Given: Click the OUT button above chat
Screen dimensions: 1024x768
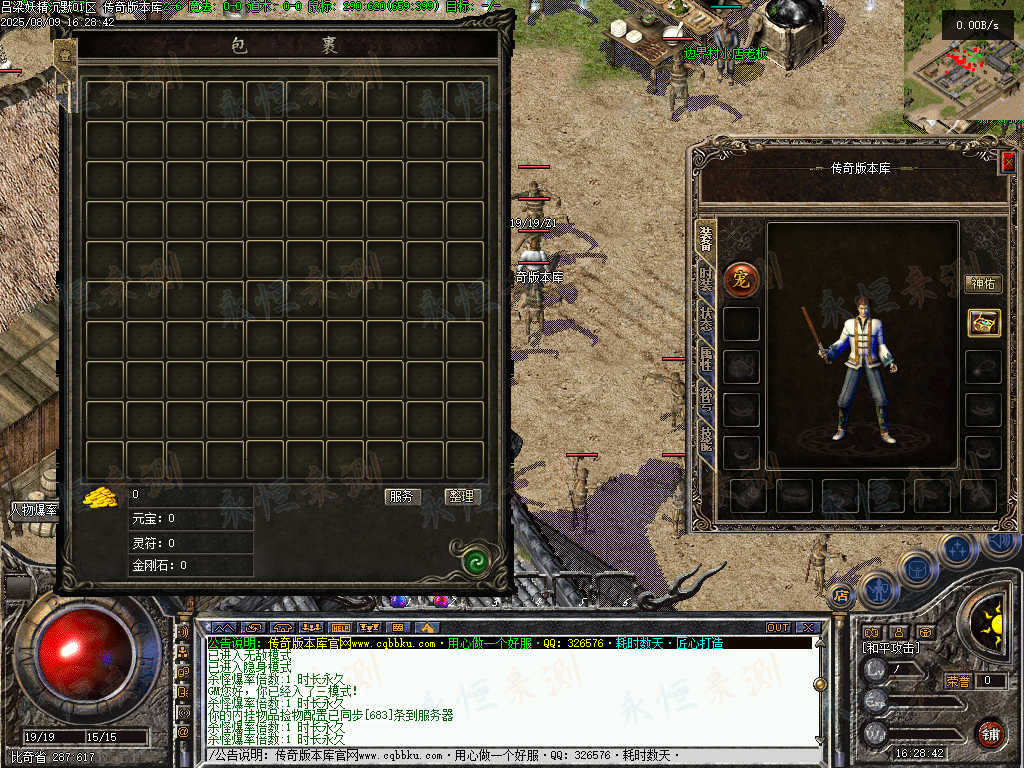Looking at the screenshot, I should (778, 628).
